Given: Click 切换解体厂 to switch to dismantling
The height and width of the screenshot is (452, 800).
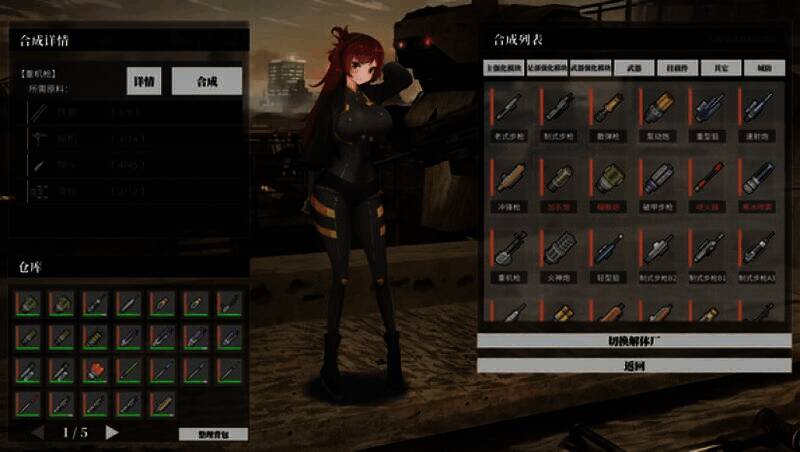Looking at the screenshot, I should point(634,341).
